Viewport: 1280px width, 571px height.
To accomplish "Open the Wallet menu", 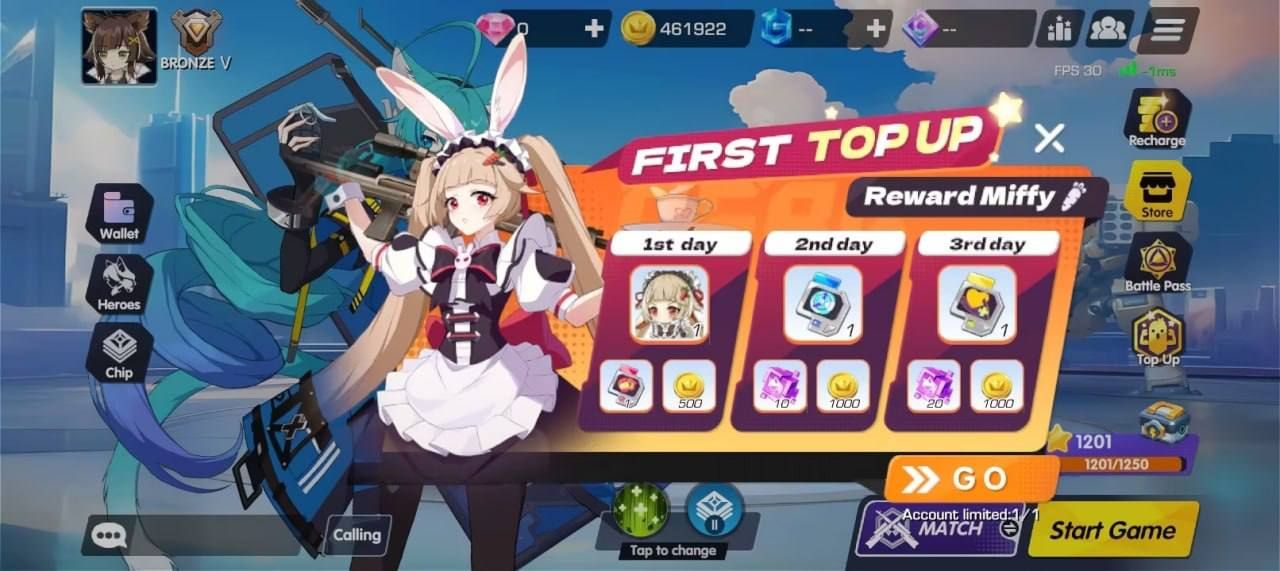I will (x=120, y=214).
